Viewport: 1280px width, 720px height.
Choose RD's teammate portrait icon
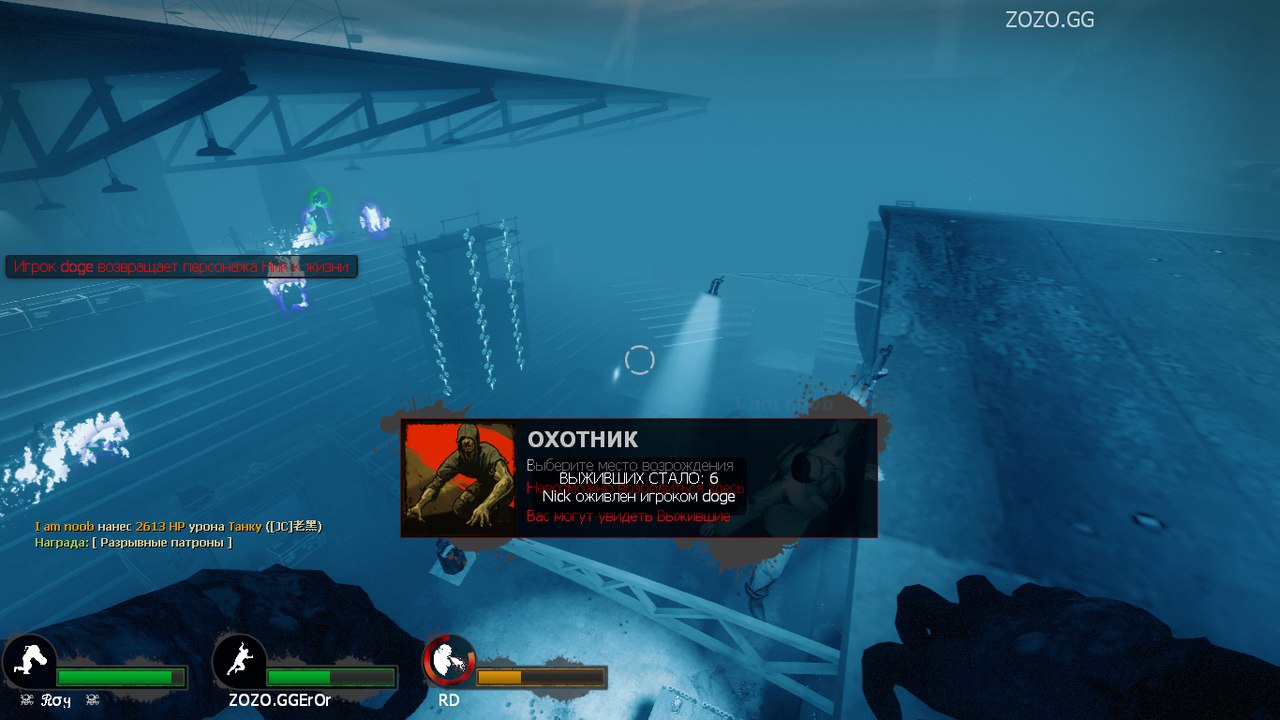tap(449, 661)
